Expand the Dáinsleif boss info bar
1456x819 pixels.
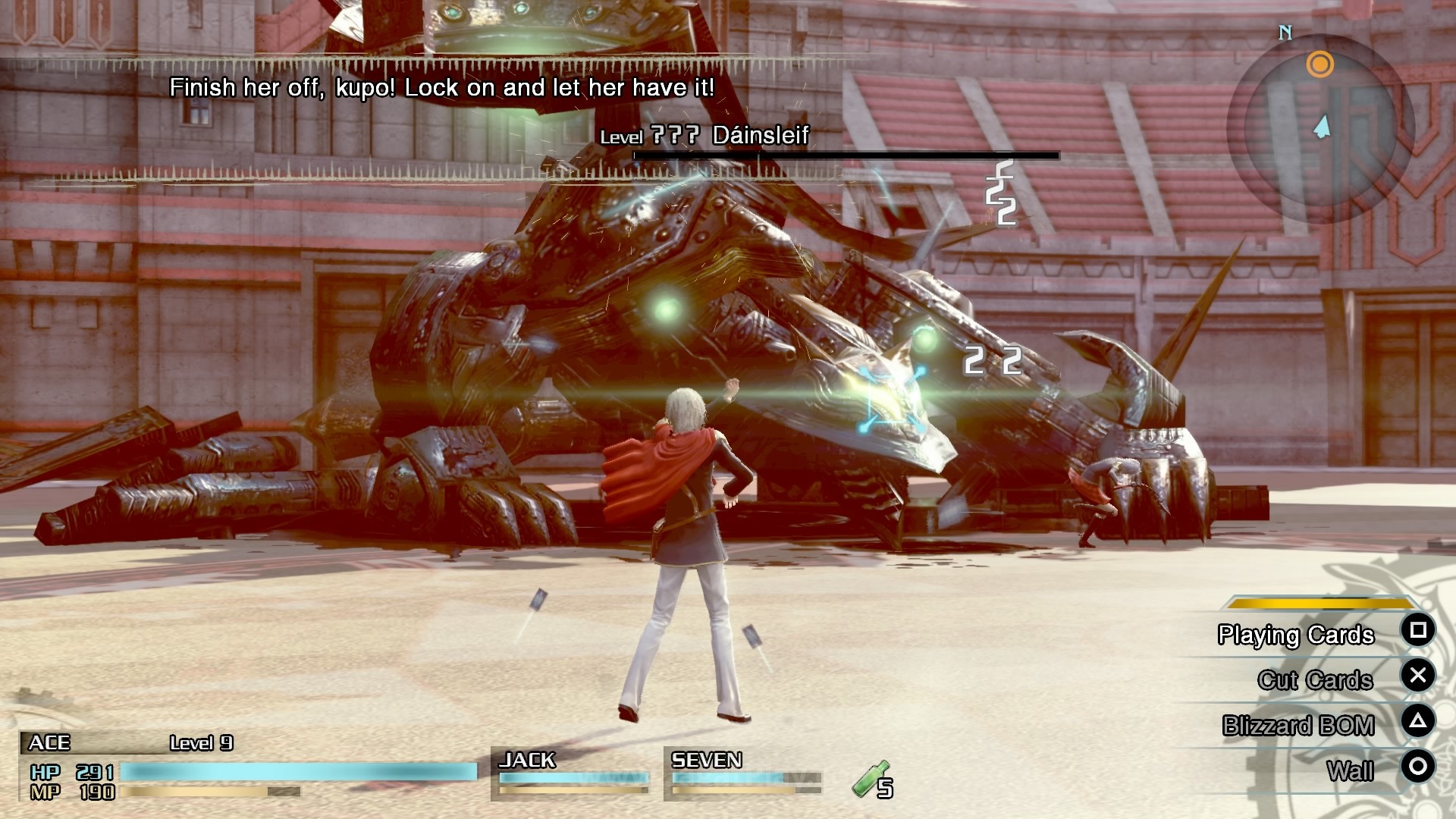[x=844, y=156]
